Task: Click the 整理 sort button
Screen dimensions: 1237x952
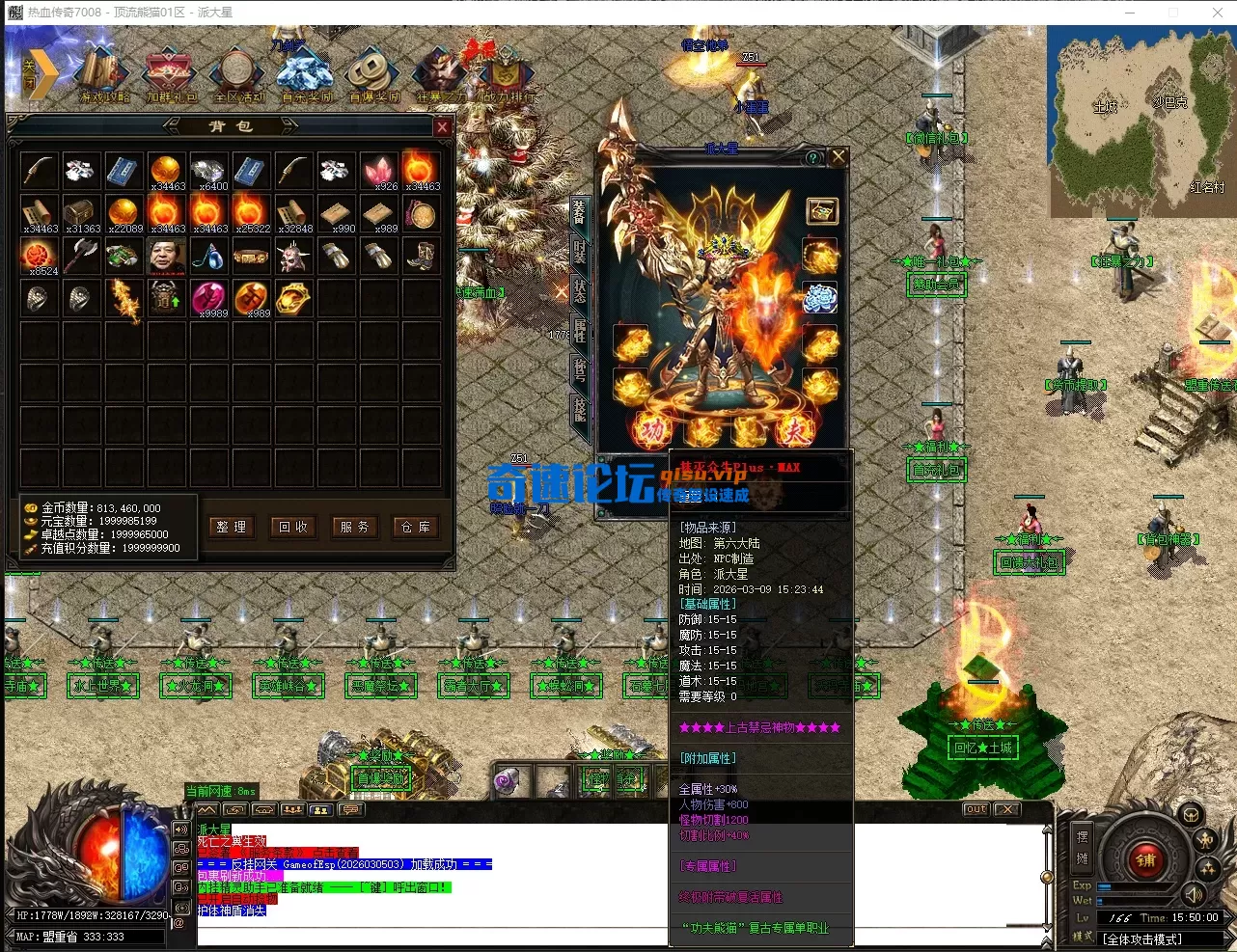Action: pos(232,527)
